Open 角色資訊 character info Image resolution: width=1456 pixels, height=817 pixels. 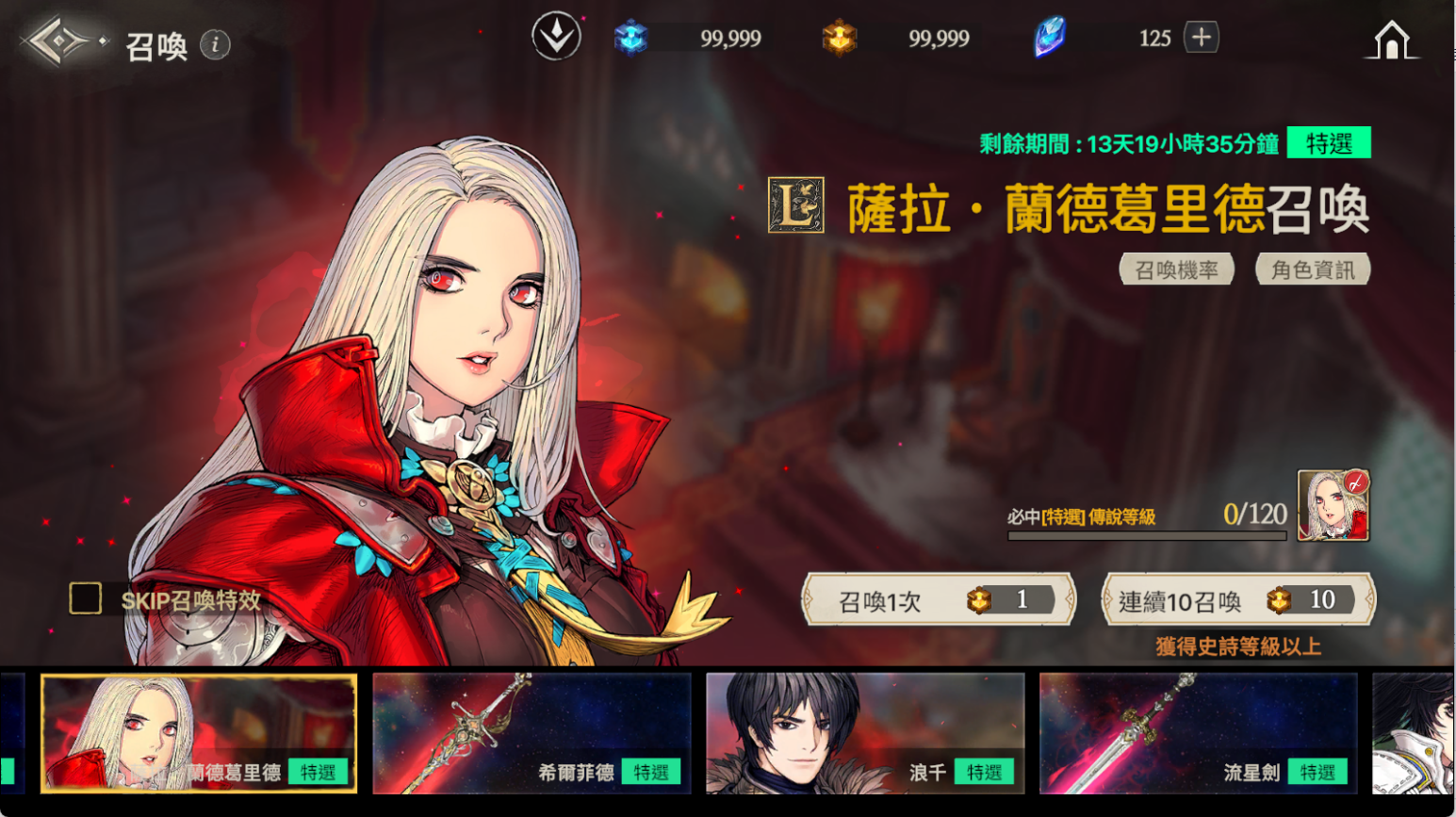coord(1313,270)
